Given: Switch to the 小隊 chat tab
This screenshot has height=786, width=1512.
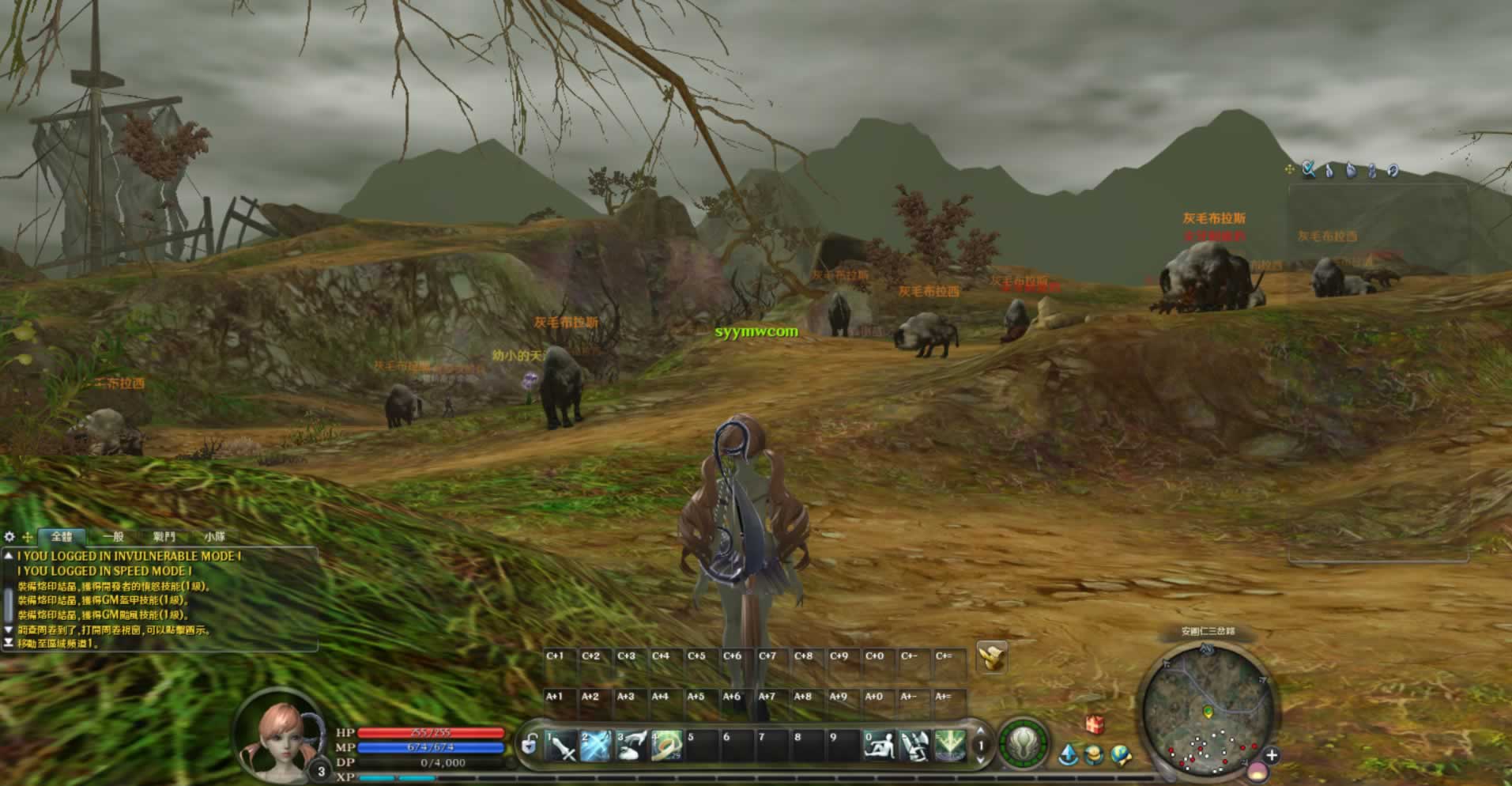Looking at the screenshot, I should click(214, 537).
